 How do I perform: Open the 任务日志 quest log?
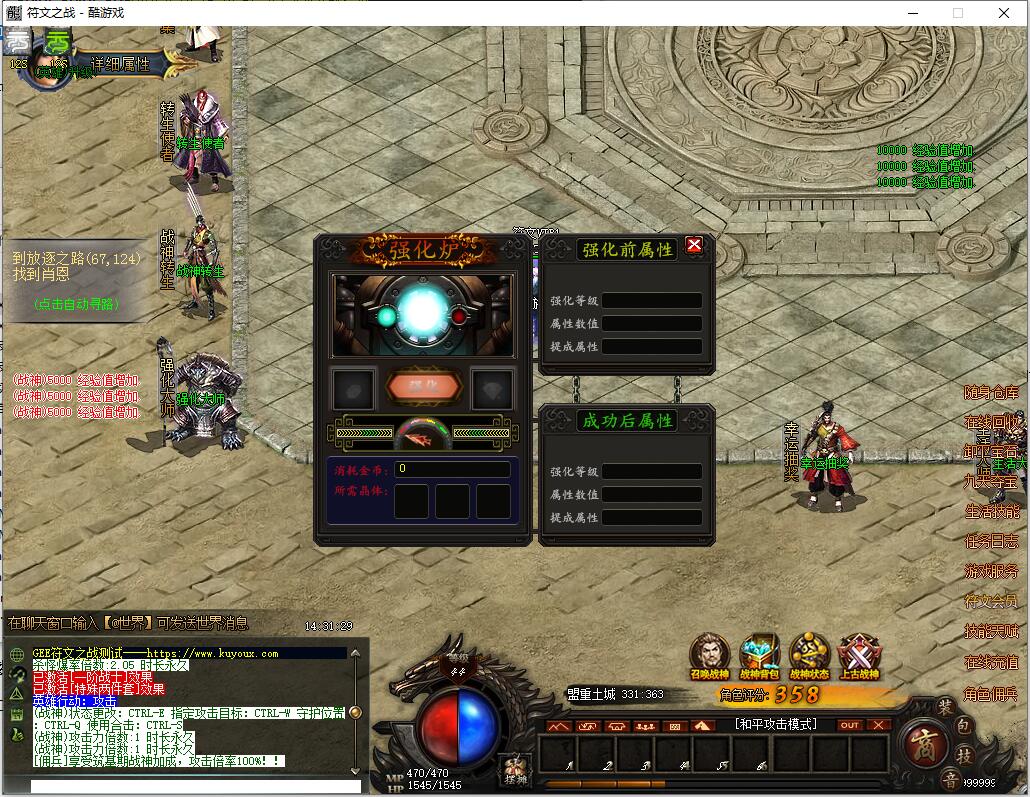pos(991,541)
